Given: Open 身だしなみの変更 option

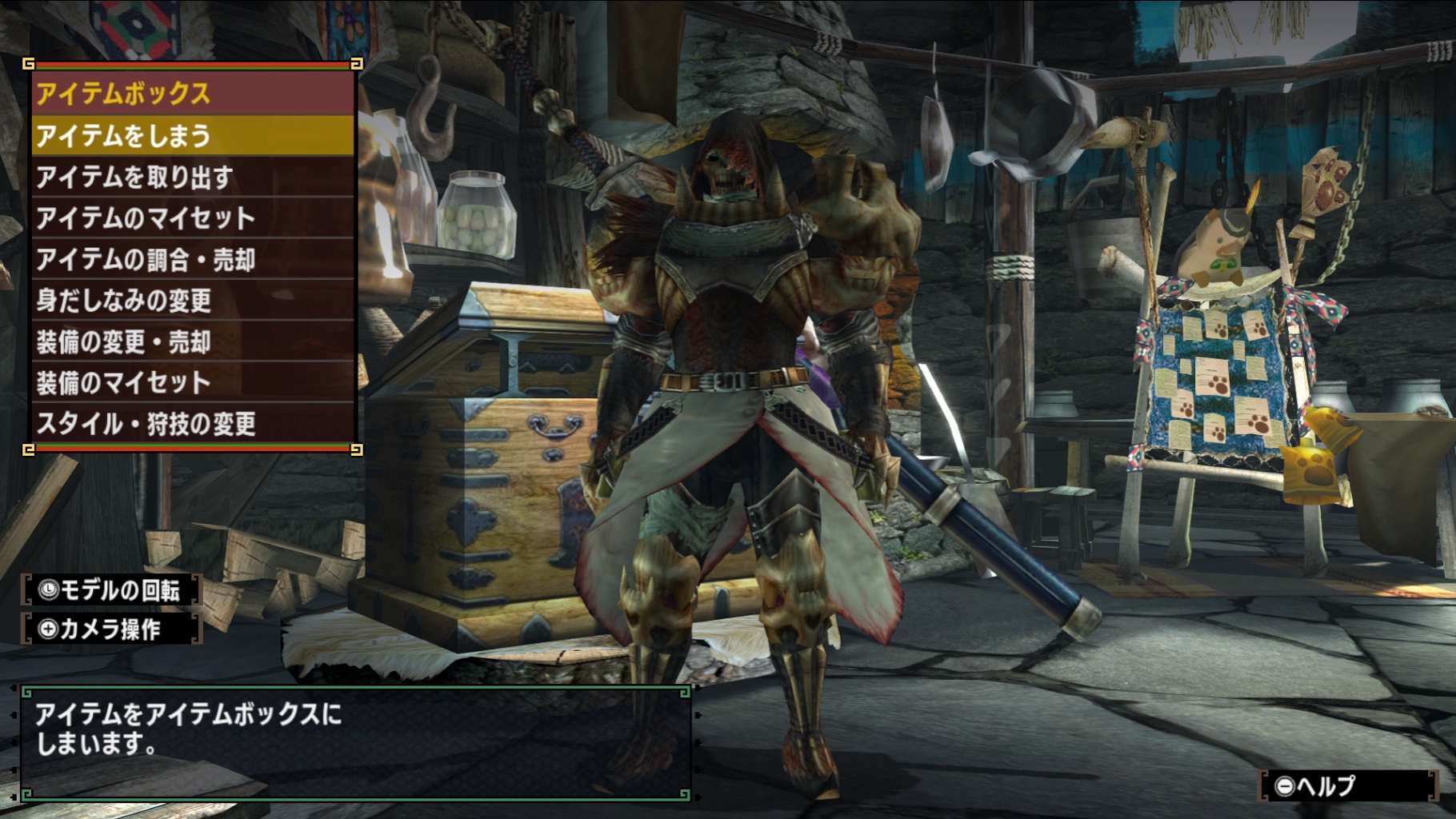Looking at the screenshot, I should click(192, 301).
